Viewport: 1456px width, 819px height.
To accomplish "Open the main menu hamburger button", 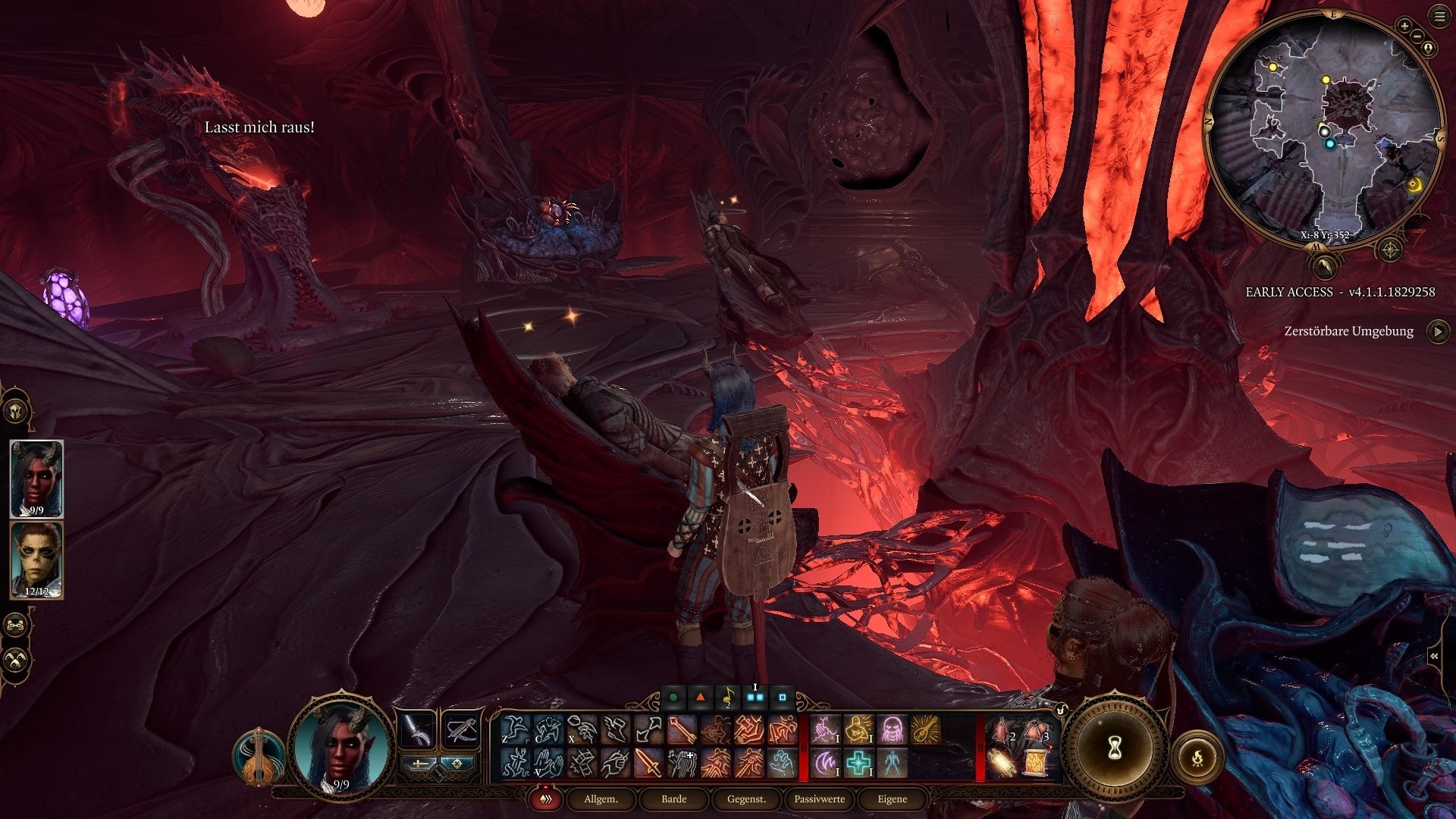I will (x=1439, y=17).
